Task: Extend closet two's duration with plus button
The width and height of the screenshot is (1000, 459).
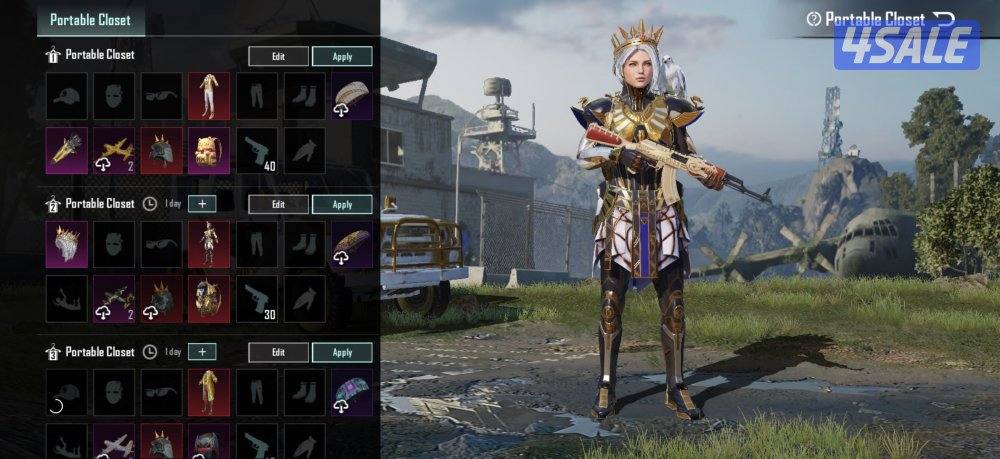Action: tap(202, 204)
